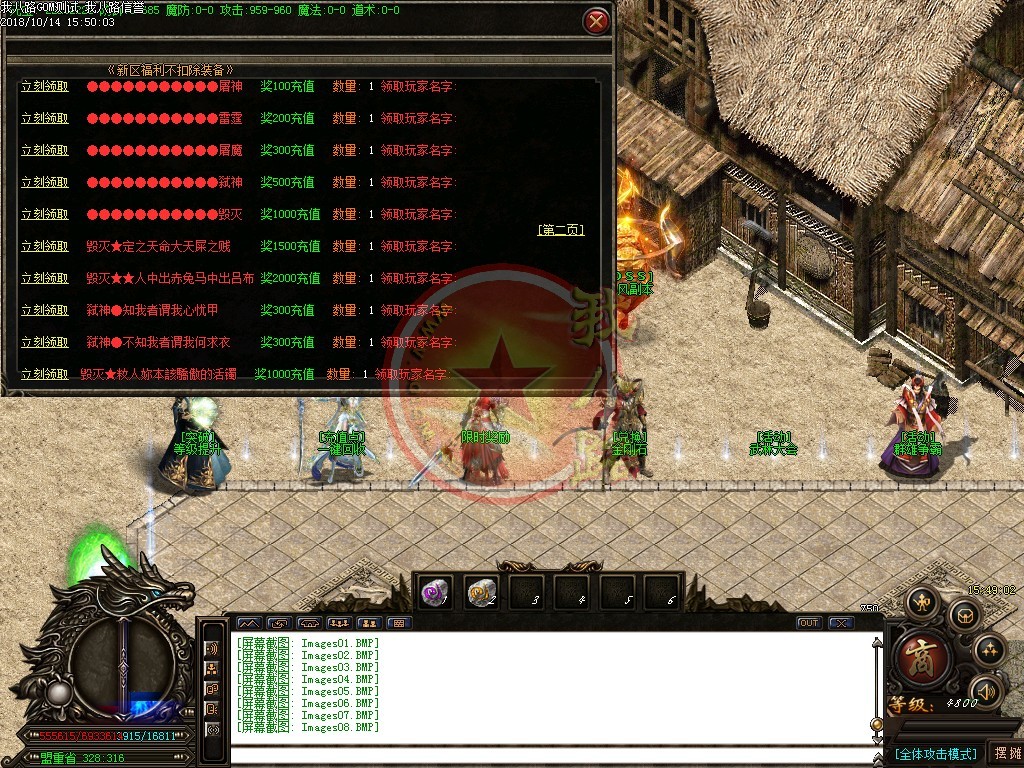The image size is (1024, 768).
Task: Close the chat panel with the X button
Action: pos(841,623)
